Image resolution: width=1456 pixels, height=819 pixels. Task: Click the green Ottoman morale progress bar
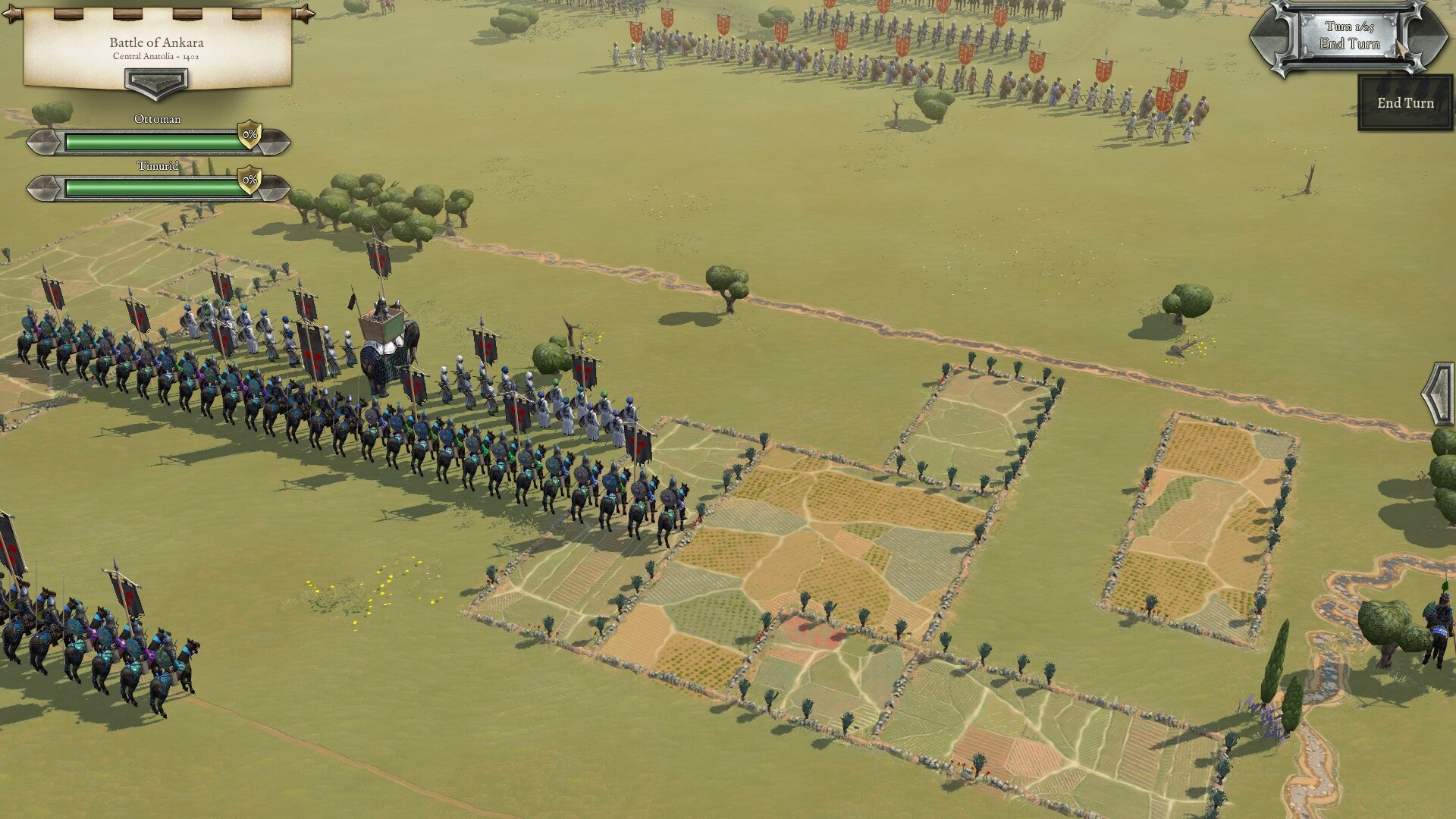tap(152, 140)
